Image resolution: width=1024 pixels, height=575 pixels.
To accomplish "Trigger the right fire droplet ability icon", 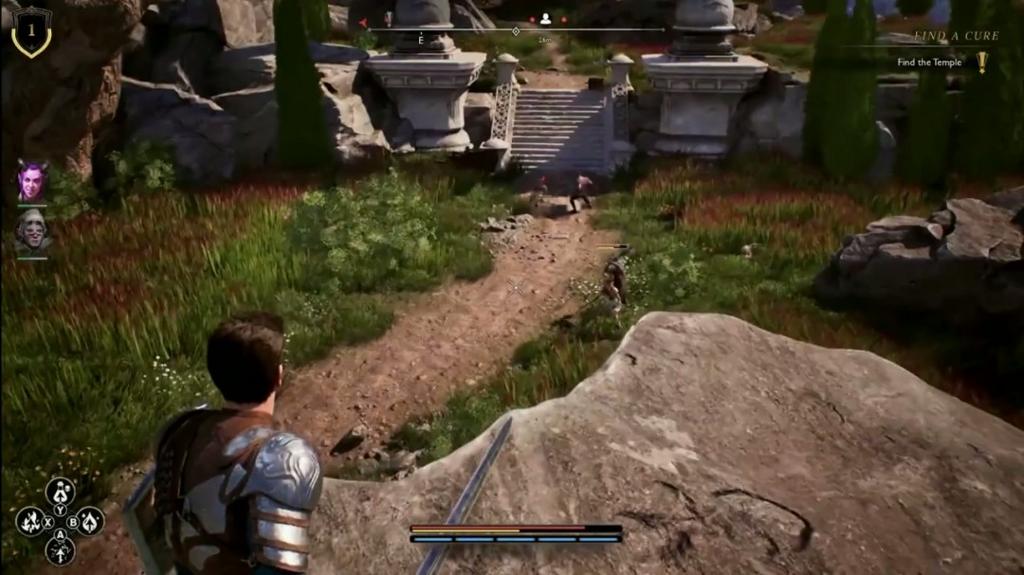I will [90, 520].
